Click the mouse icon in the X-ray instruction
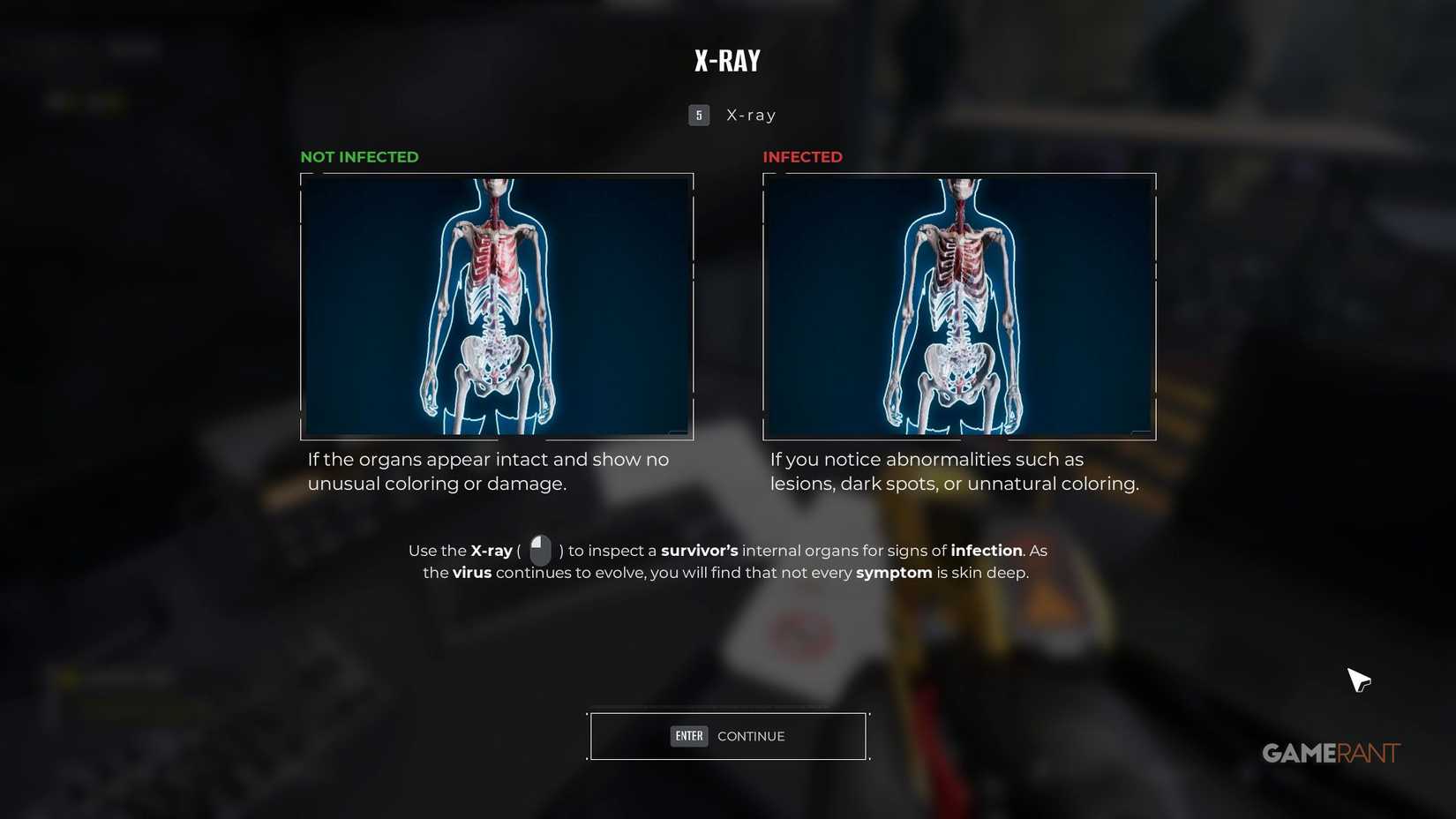The image size is (1456, 819). [x=540, y=550]
